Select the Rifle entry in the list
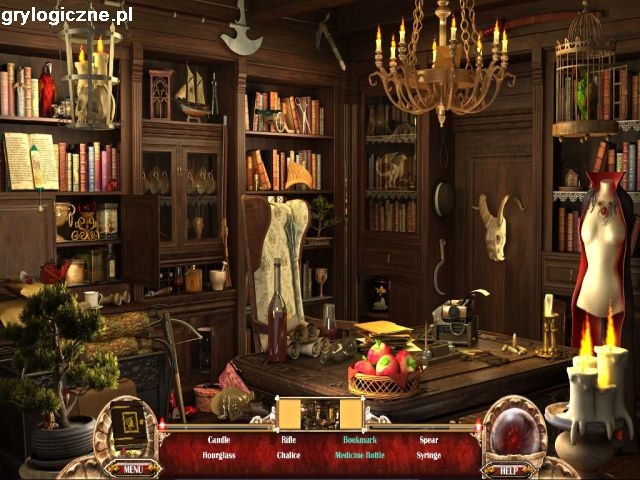640x480 pixels. click(x=288, y=439)
